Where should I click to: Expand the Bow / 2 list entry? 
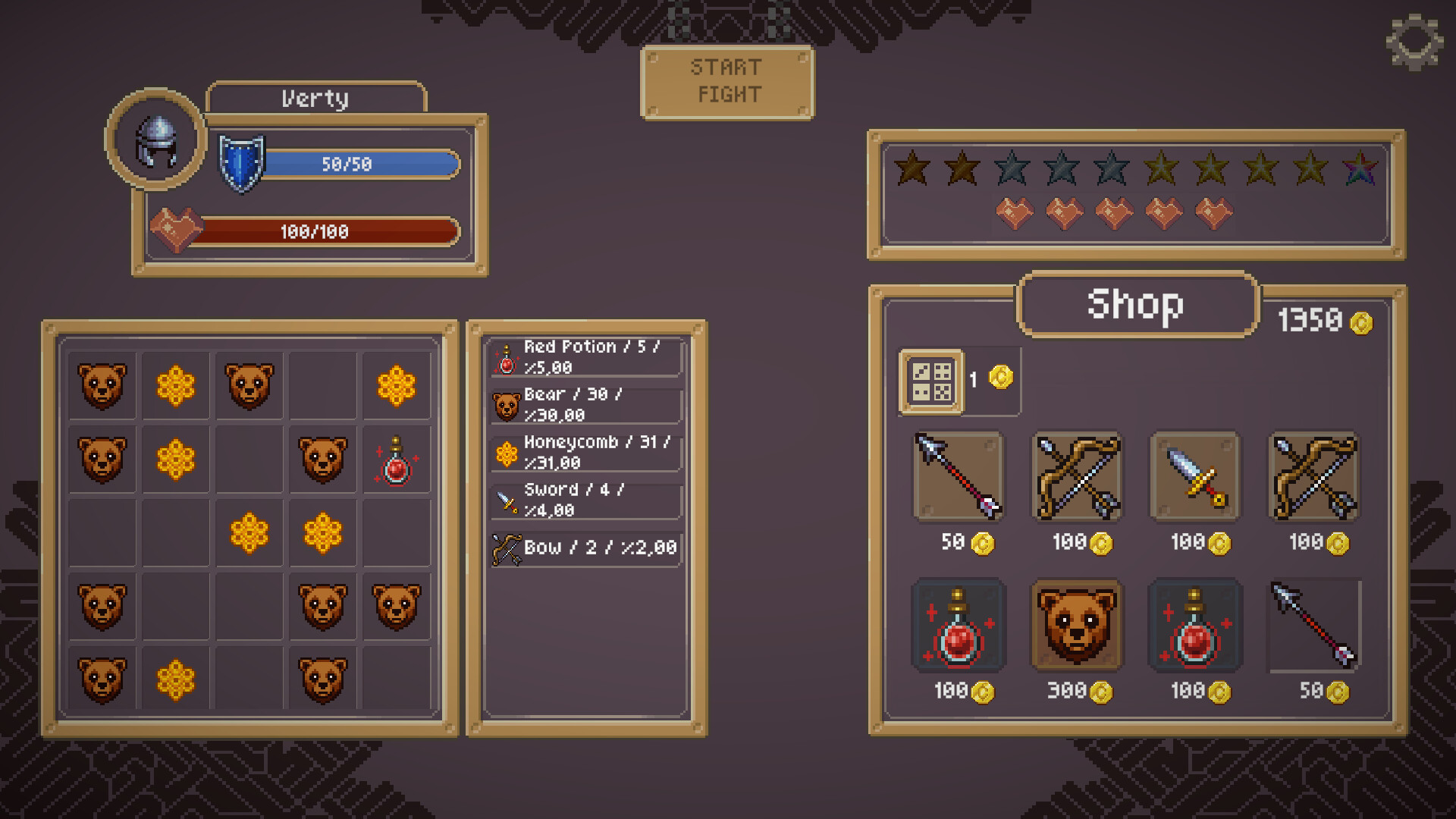[584, 548]
